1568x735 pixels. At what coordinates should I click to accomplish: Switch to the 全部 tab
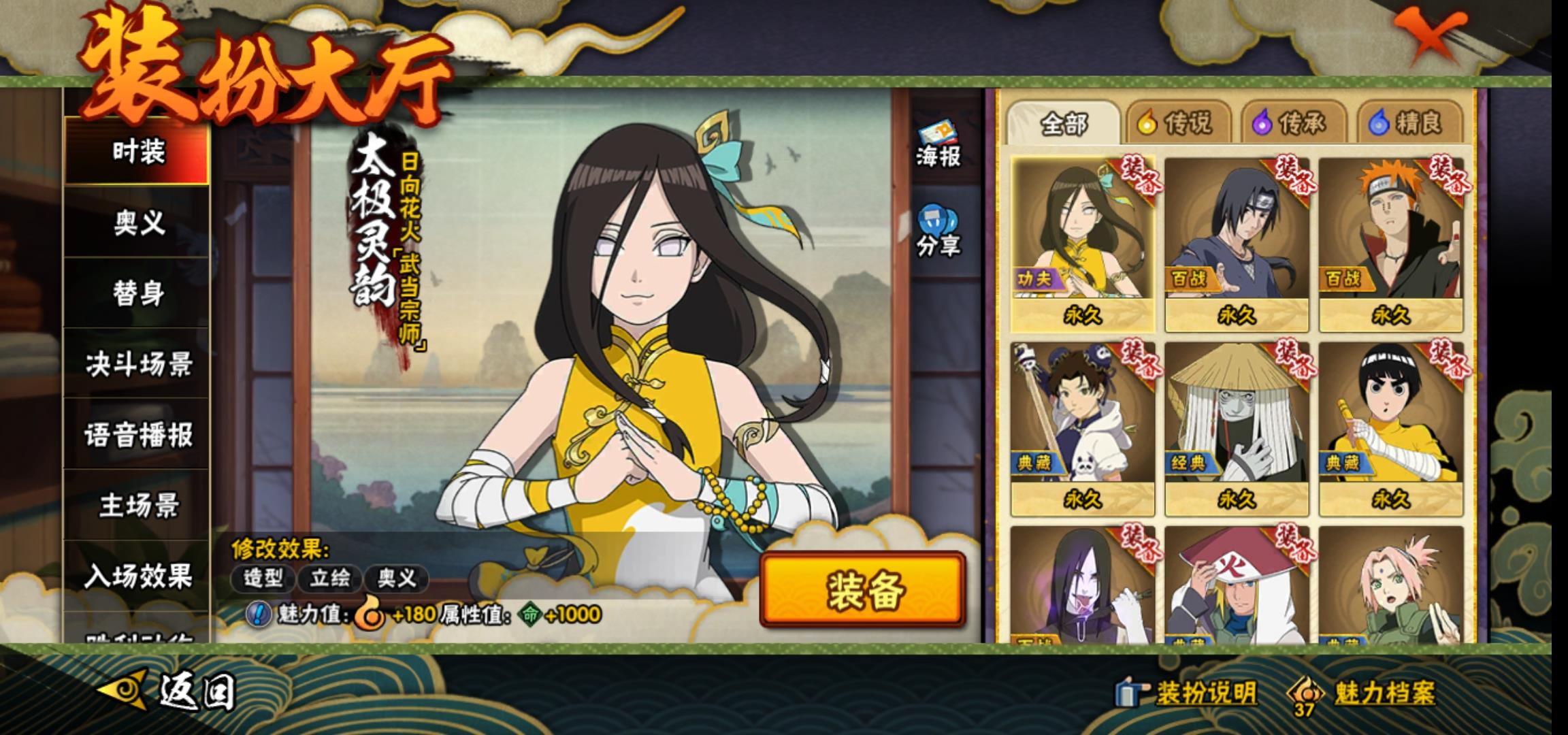(1063, 123)
